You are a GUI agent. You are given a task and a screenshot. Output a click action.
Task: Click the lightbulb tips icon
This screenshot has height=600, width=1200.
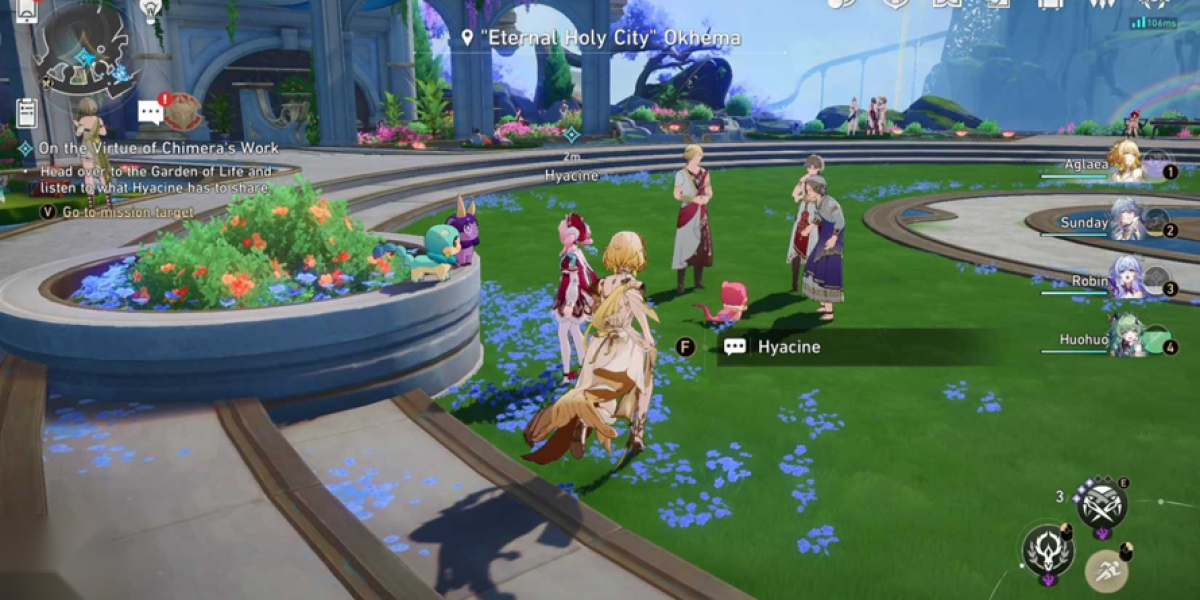151,10
